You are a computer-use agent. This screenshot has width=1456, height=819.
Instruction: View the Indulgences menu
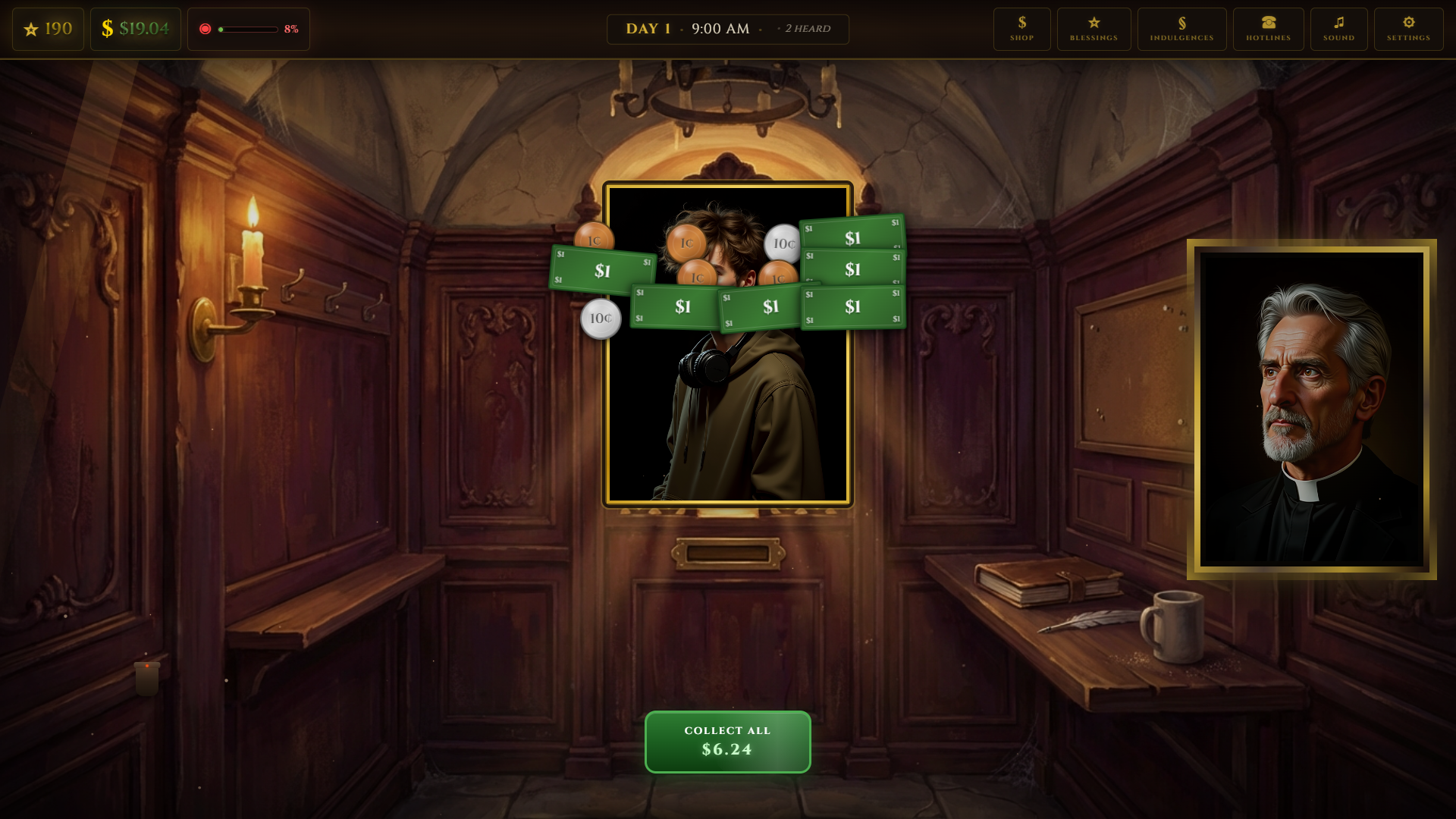click(1181, 29)
